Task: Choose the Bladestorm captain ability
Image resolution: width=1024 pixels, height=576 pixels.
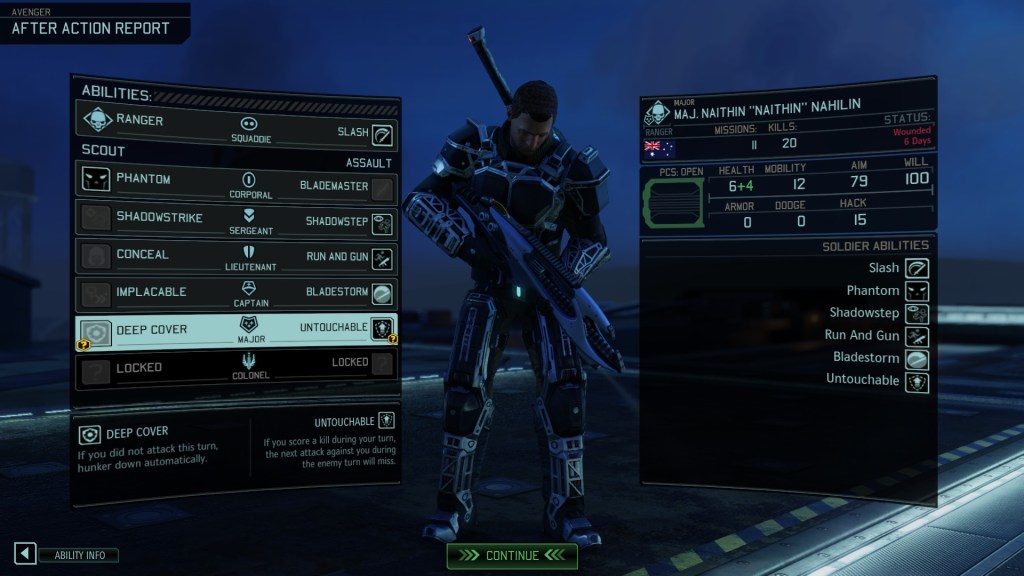Action: 338,294
